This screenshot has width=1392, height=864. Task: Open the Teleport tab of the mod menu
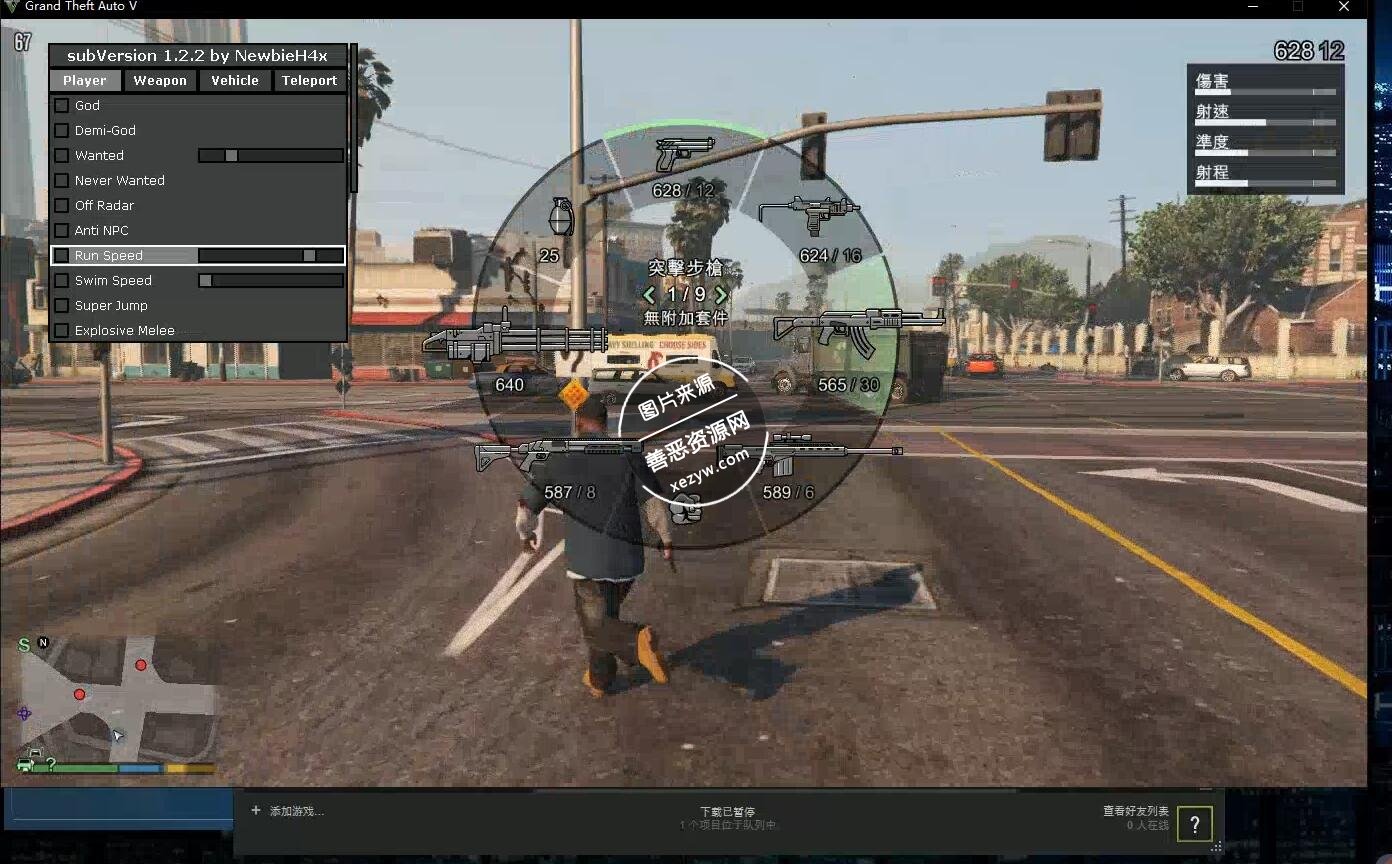(310, 80)
